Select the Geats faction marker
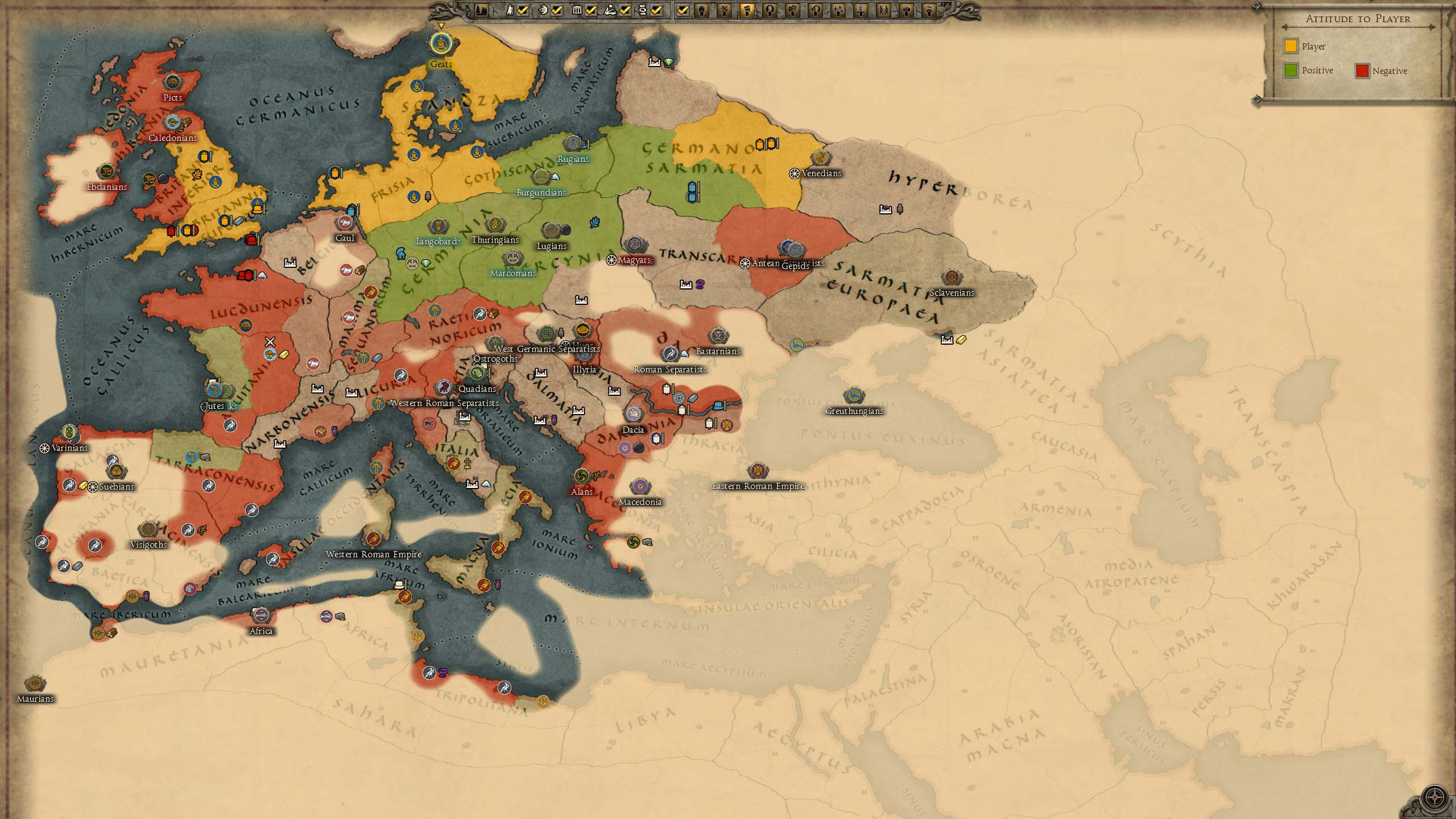Screen dimensions: 1456x819 coord(440,43)
